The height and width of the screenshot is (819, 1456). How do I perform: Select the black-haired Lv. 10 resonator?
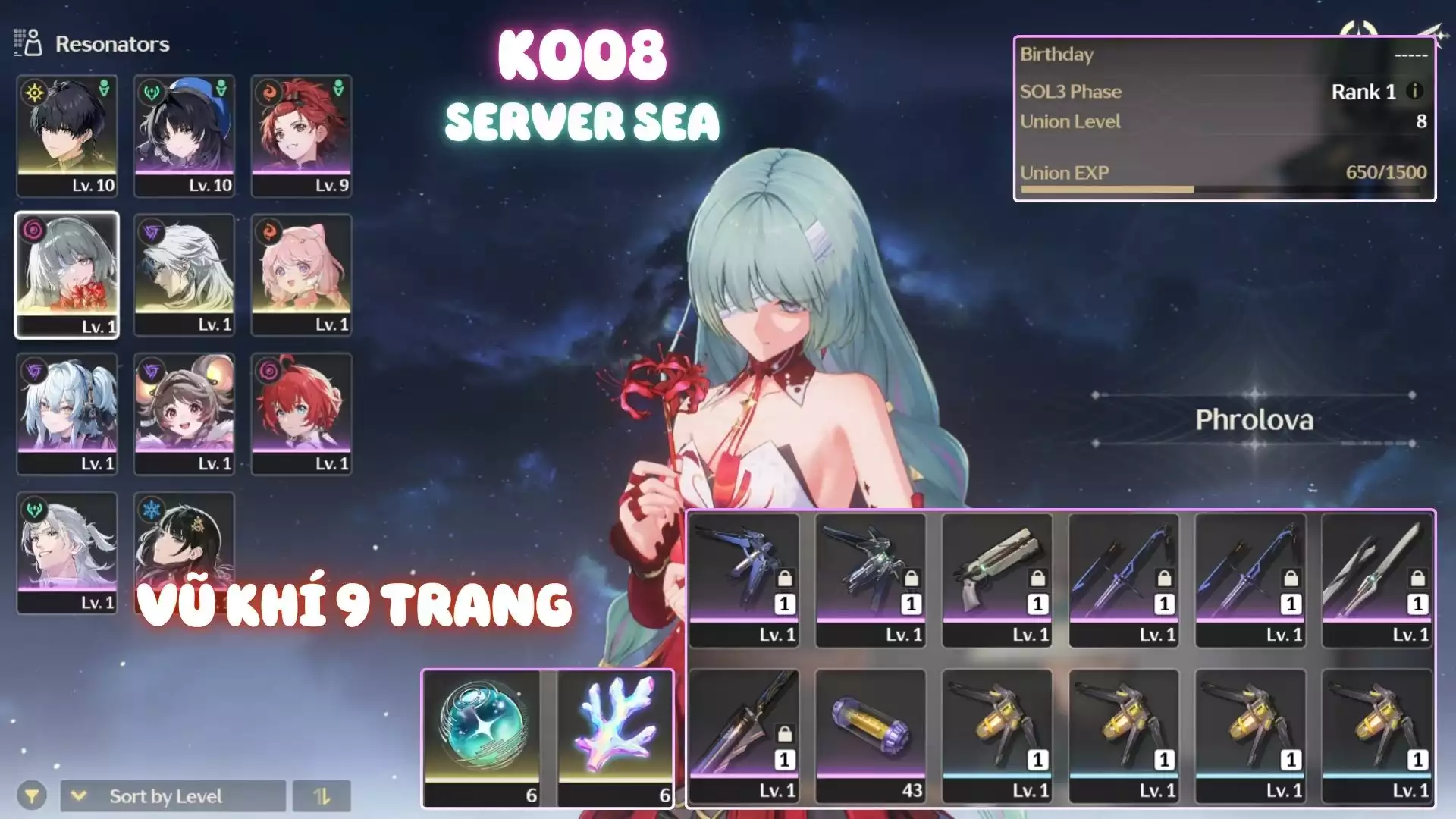67,135
